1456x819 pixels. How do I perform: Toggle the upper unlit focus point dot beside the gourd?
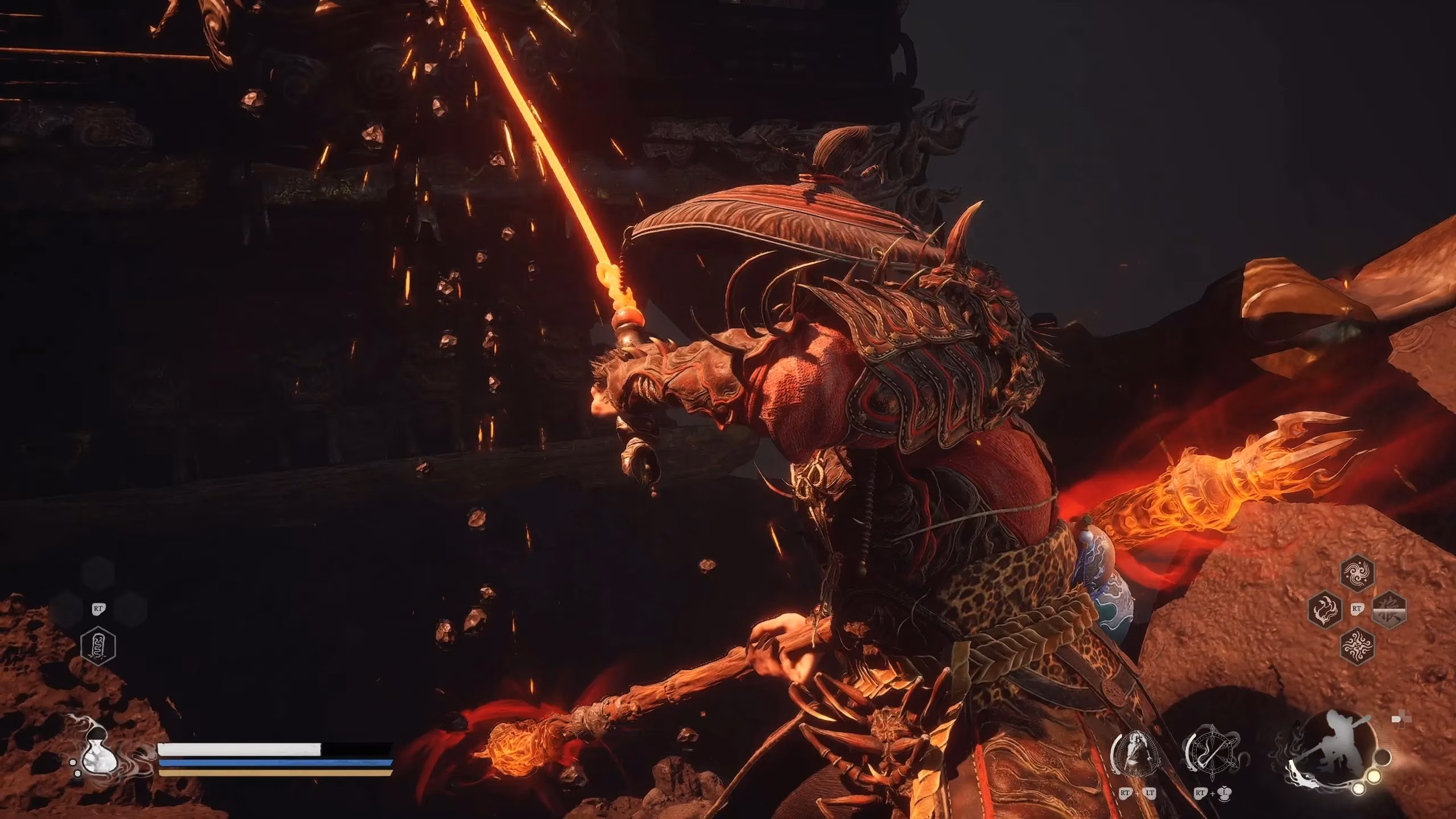coord(73,762)
